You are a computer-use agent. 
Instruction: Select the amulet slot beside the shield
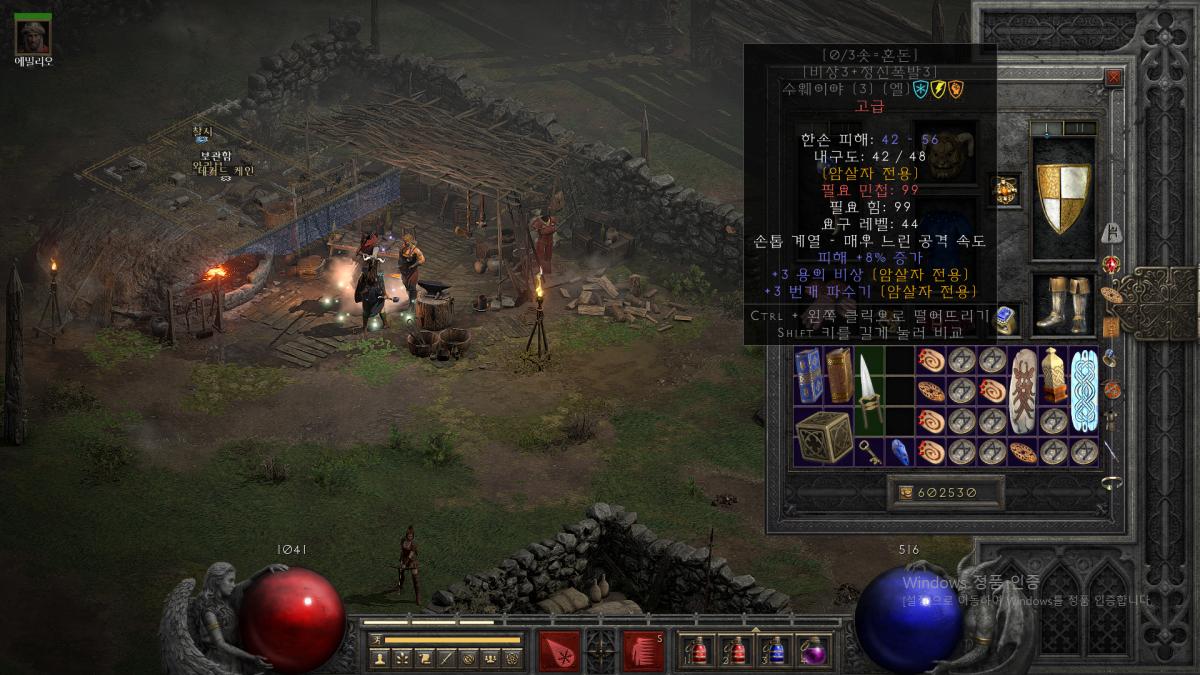[1004, 189]
